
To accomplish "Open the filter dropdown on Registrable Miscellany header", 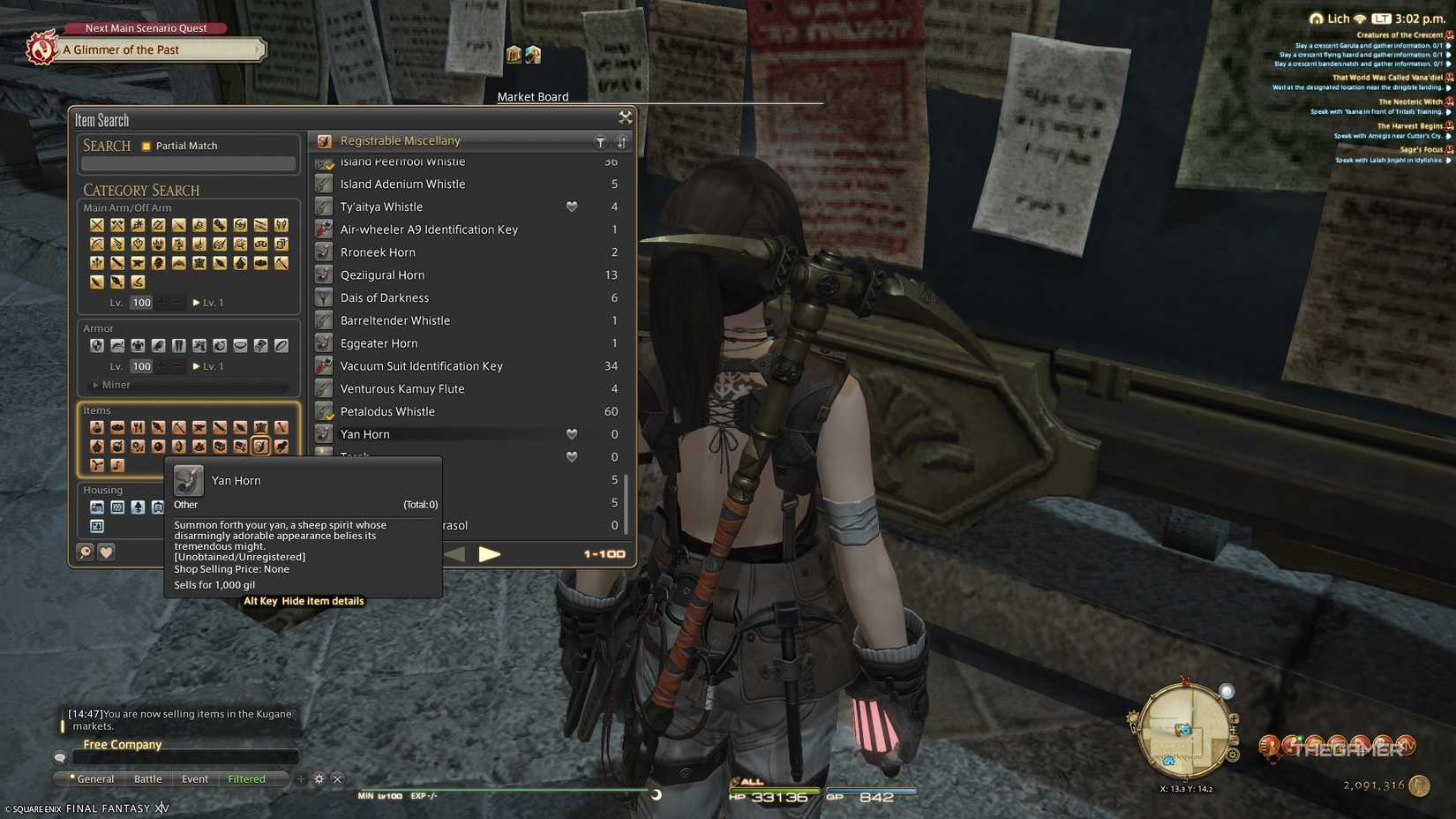I will pos(601,141).
